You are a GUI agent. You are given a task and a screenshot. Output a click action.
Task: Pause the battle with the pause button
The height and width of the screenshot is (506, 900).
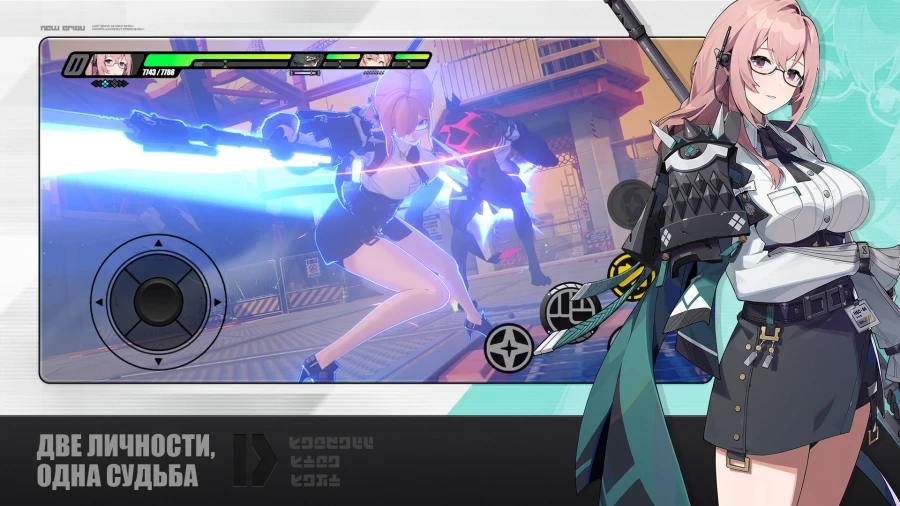pos(76,66)
